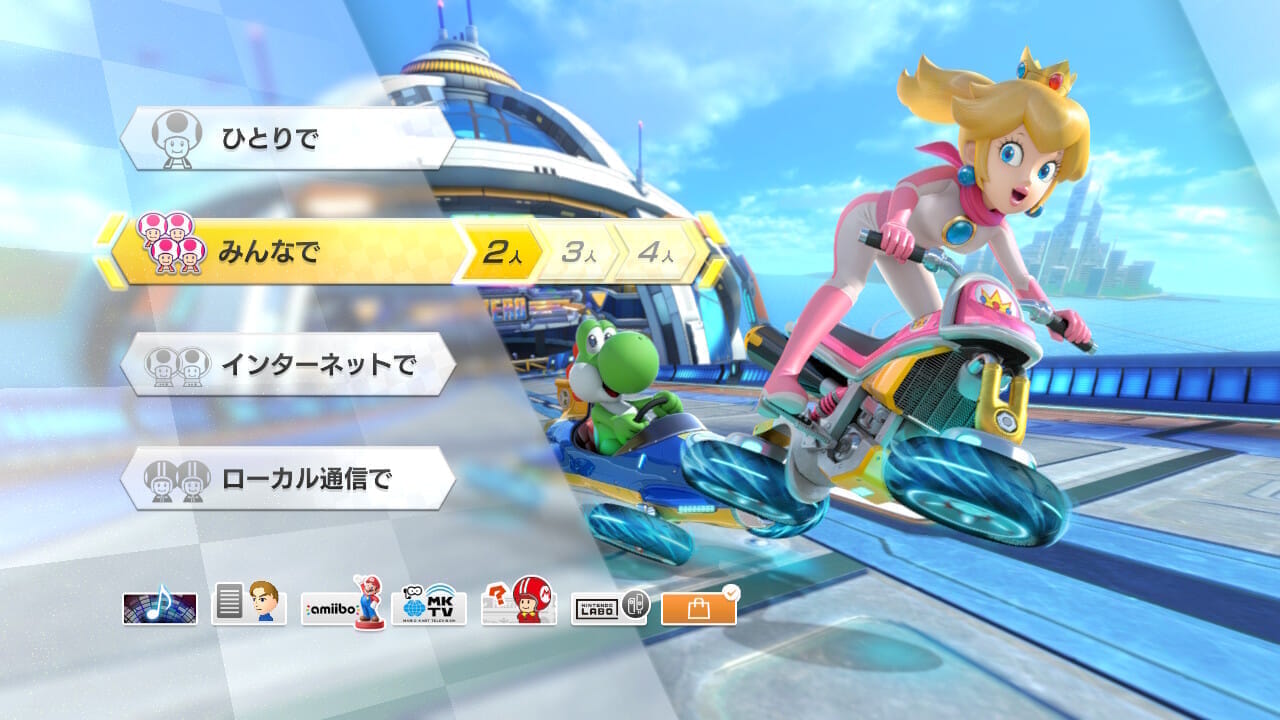
Task: Open the help icon with red helmet
Action: (518, 604)
